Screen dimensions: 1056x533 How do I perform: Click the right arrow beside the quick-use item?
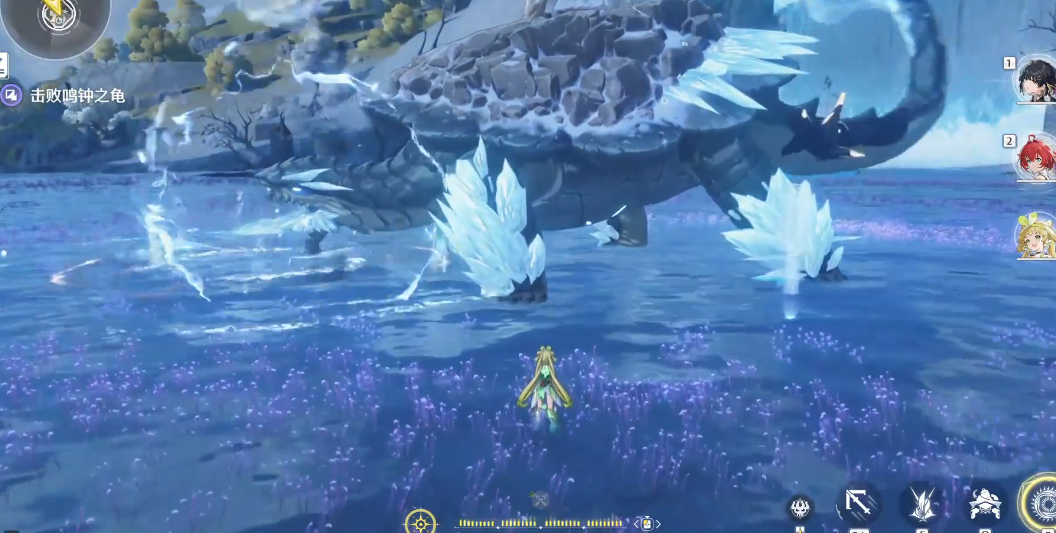[659, 523]
